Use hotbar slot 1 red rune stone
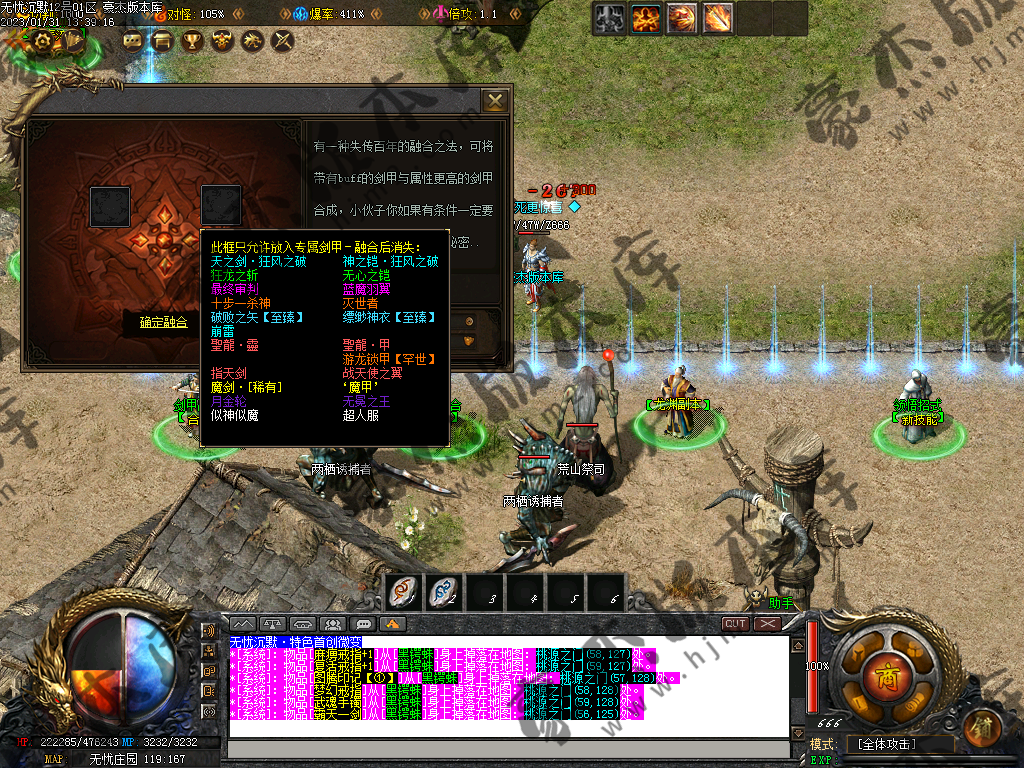 [404, 593]
